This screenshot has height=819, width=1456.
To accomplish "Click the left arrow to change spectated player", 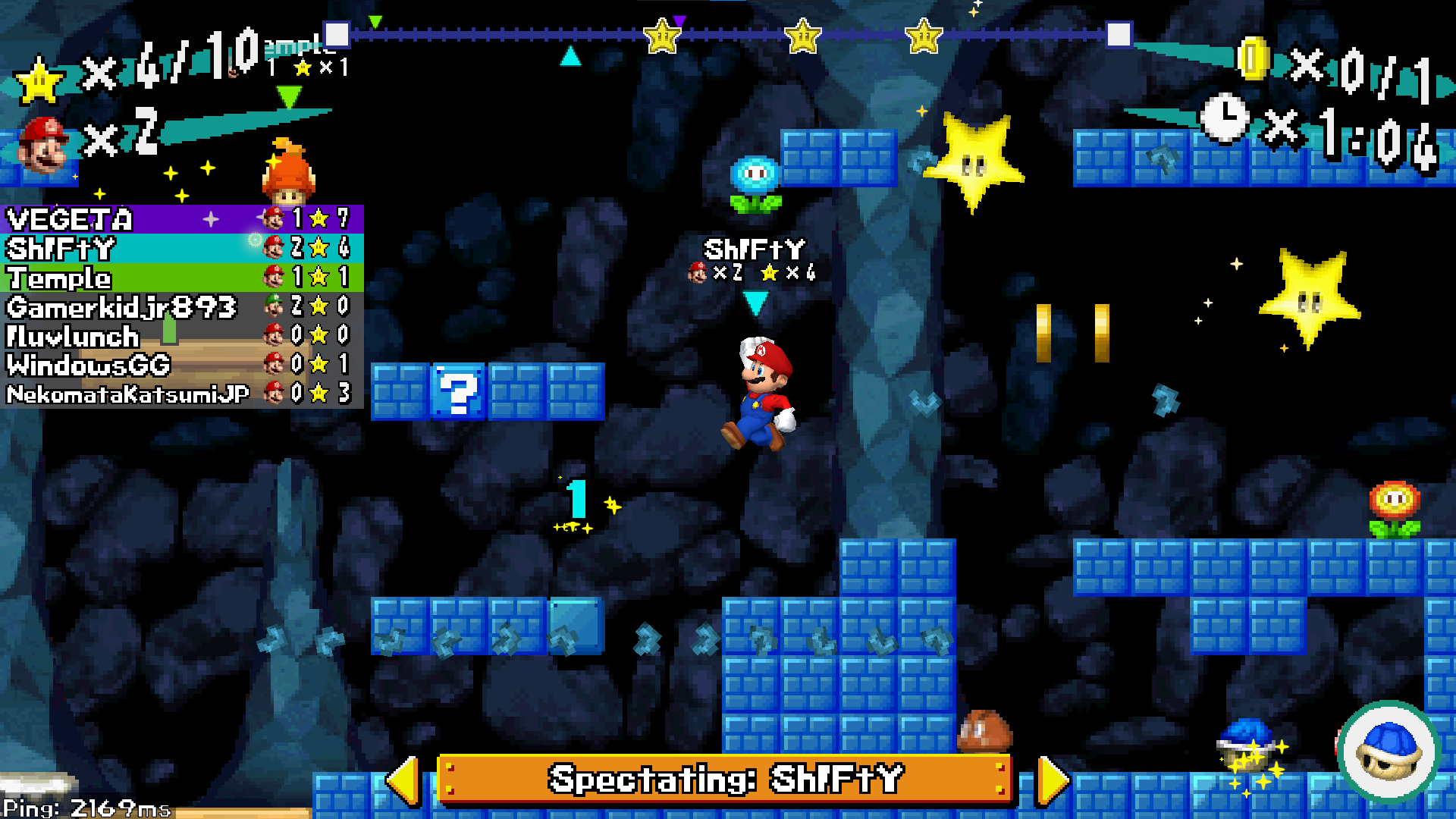I will [406, 780].
